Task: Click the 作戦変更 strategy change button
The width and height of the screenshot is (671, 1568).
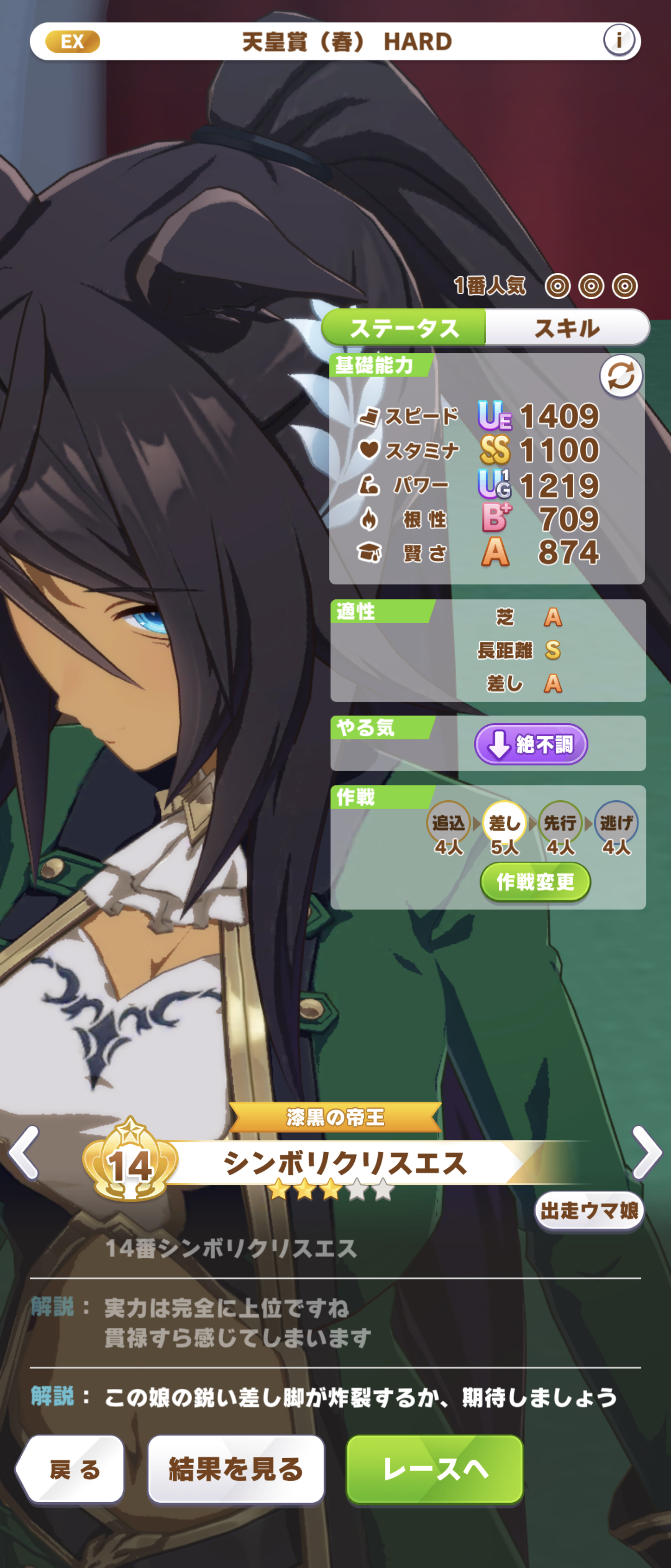Action: coord(535,882)
